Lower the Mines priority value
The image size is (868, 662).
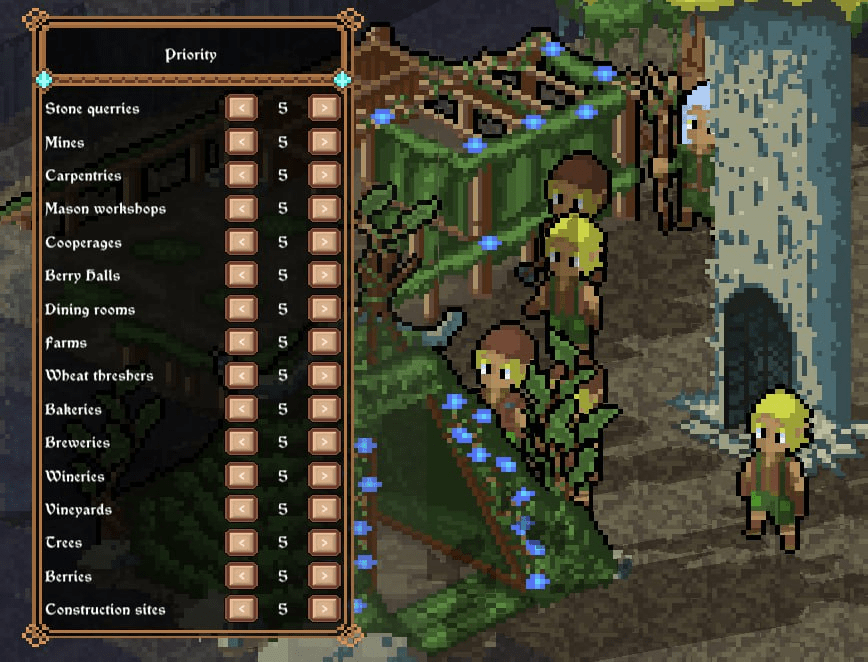tap(241, 142)
